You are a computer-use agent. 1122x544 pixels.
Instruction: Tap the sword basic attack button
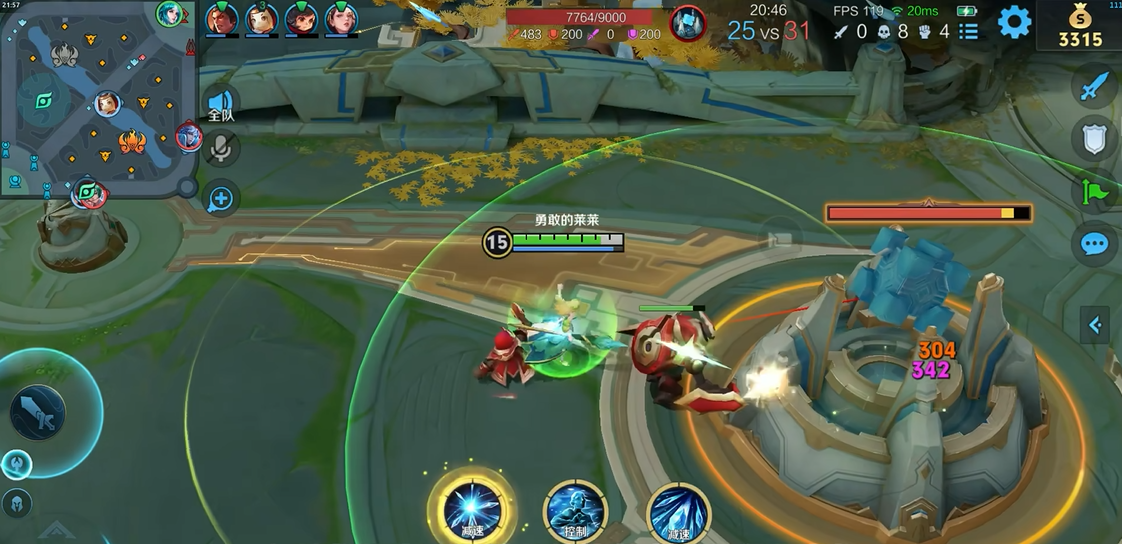click(x=38, y=412)
